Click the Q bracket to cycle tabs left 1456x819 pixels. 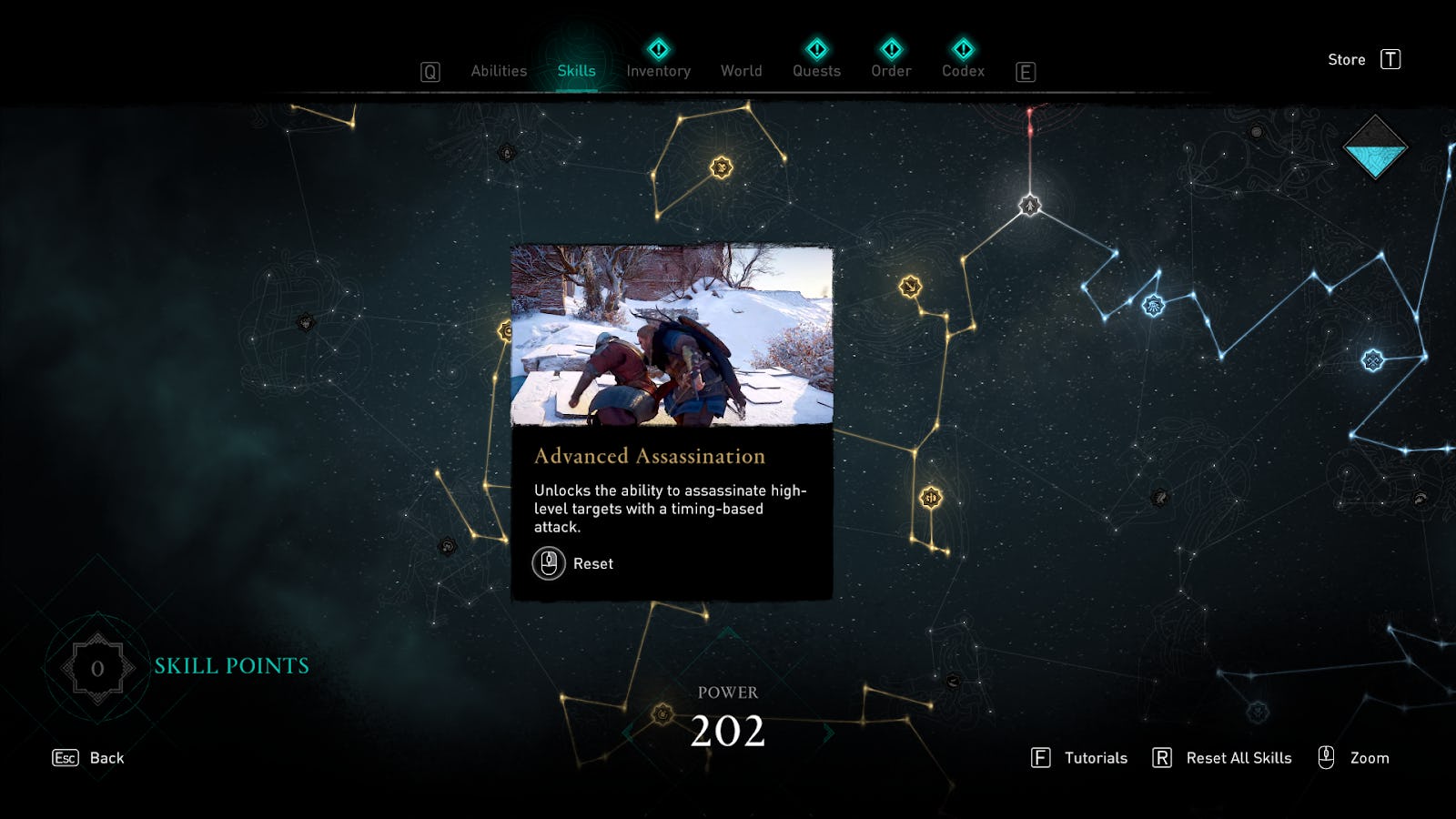[429, 70]
